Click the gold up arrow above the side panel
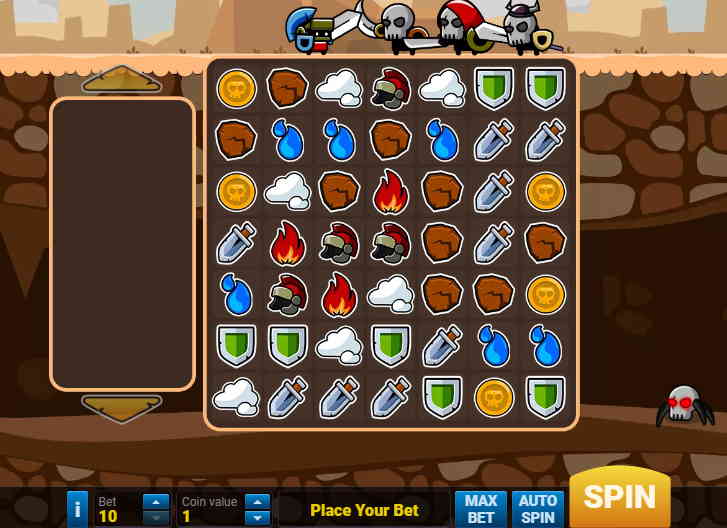 tap(121, 79)
